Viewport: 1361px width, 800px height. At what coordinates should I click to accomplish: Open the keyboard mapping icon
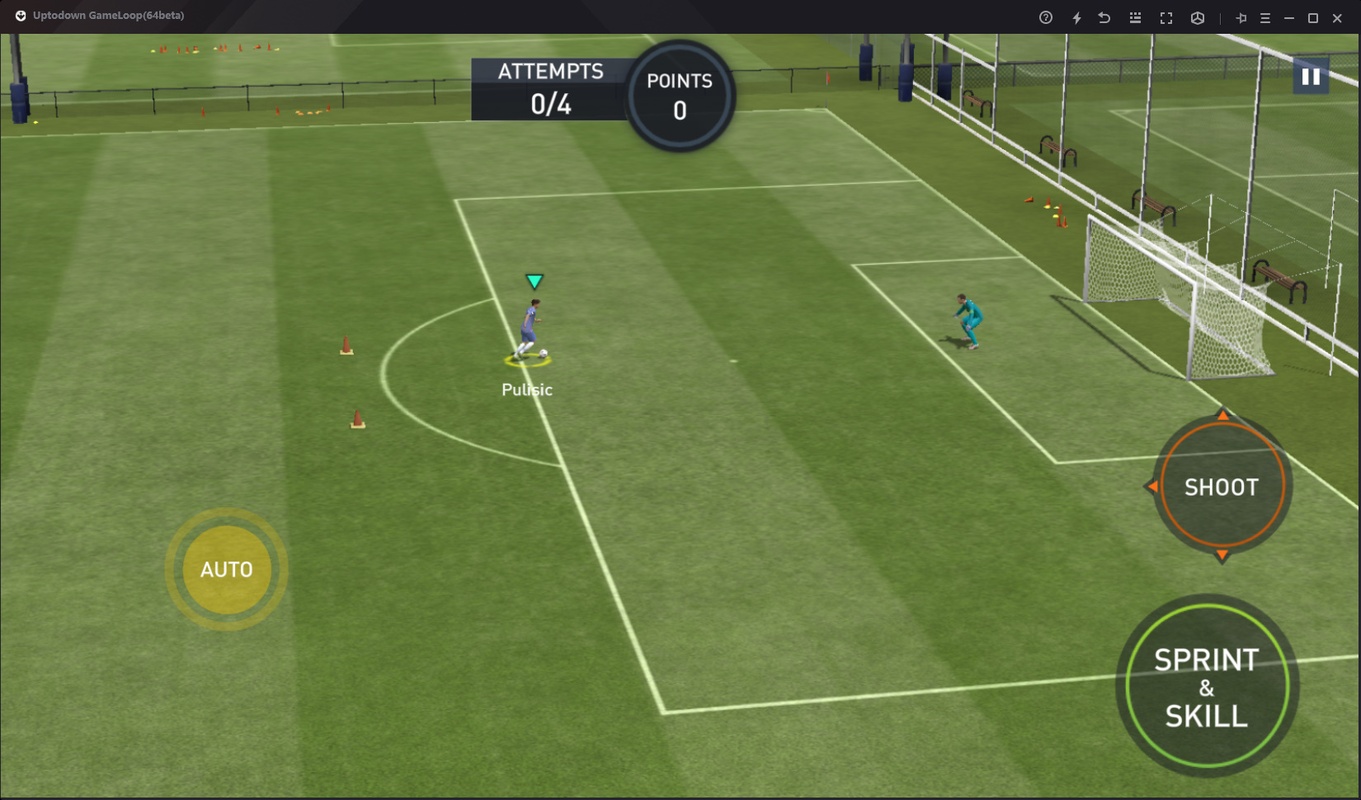(x=1137, y=18)
